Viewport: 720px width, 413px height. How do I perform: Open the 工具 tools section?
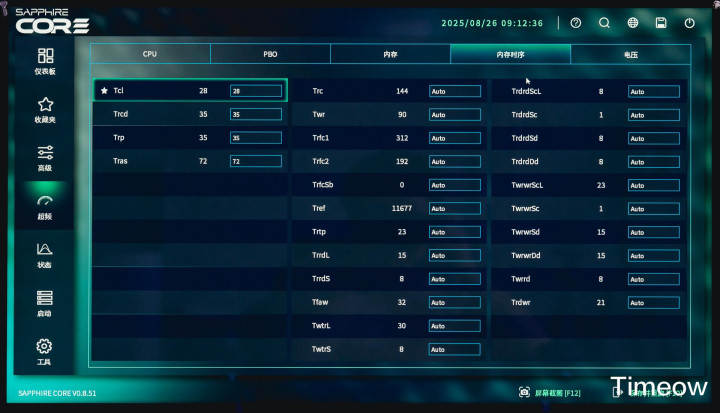(x=44, y=351)
